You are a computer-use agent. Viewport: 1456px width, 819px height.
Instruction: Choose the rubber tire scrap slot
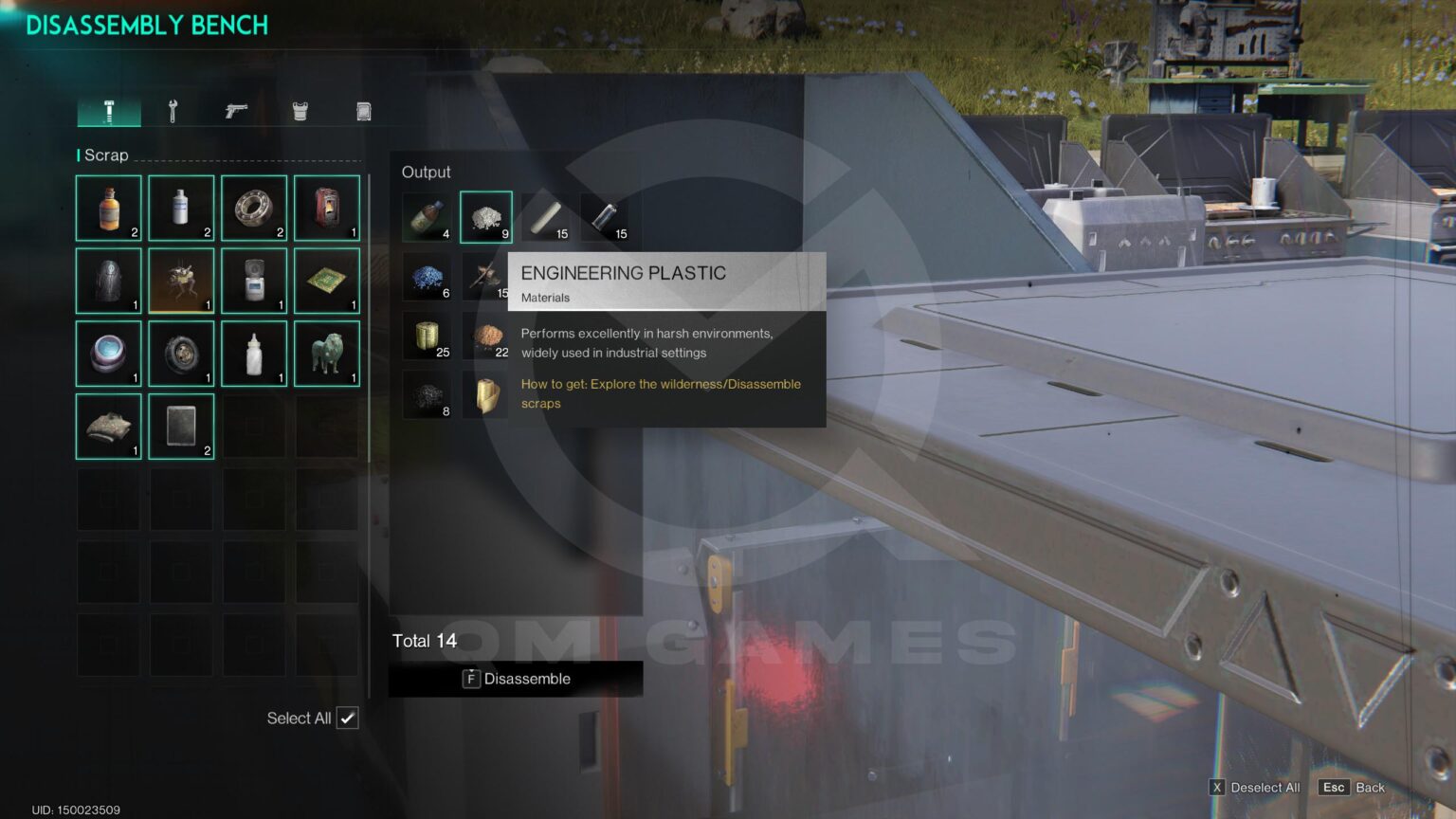[x=181, y=354]
